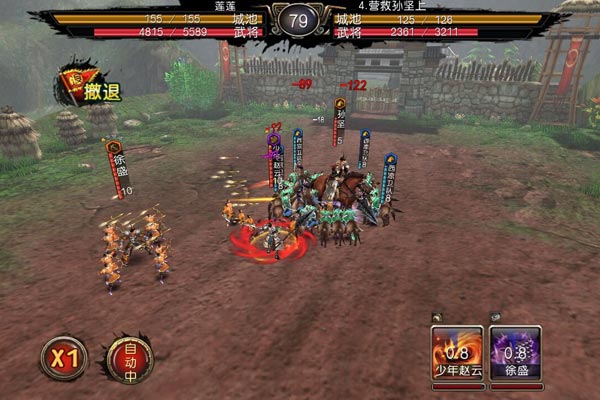Trigger the 徐盛 hero skill

pos(515,353)
